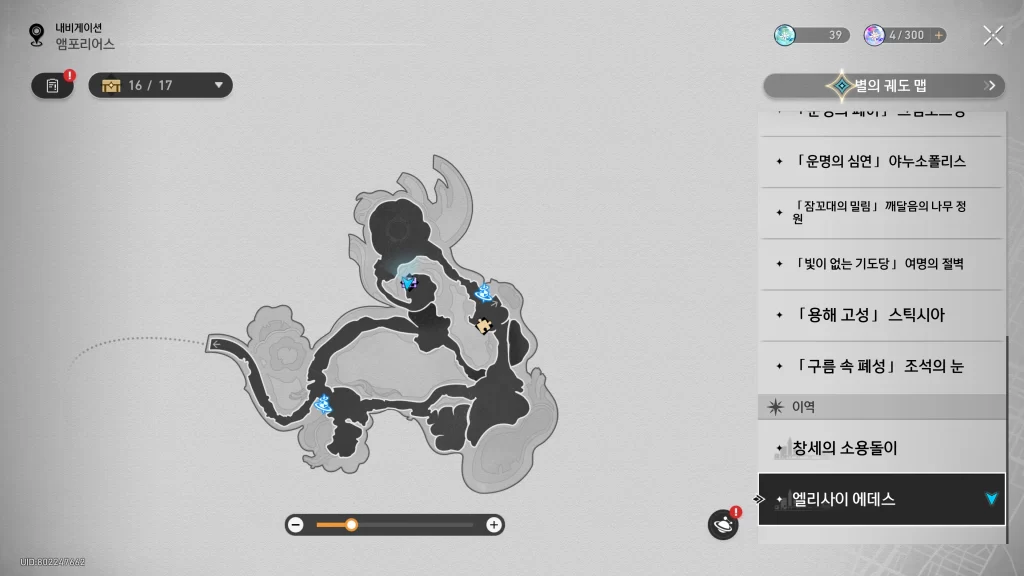Add more reserve power with the plus button
Image resolution: width=1024 pixels, height=576 pixels.
click(938, 35)
